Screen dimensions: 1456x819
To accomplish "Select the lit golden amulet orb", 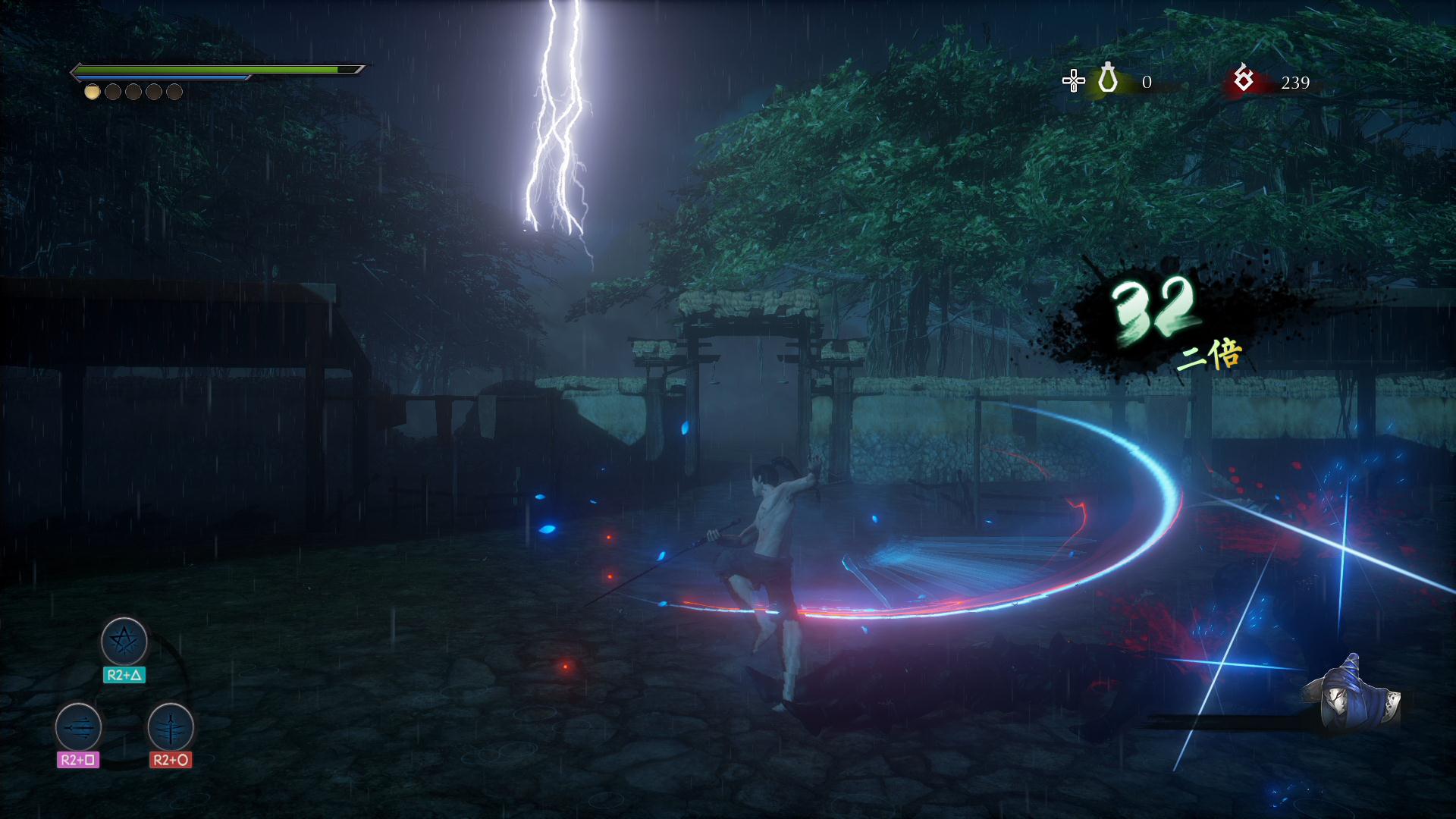I will point(92,92).
